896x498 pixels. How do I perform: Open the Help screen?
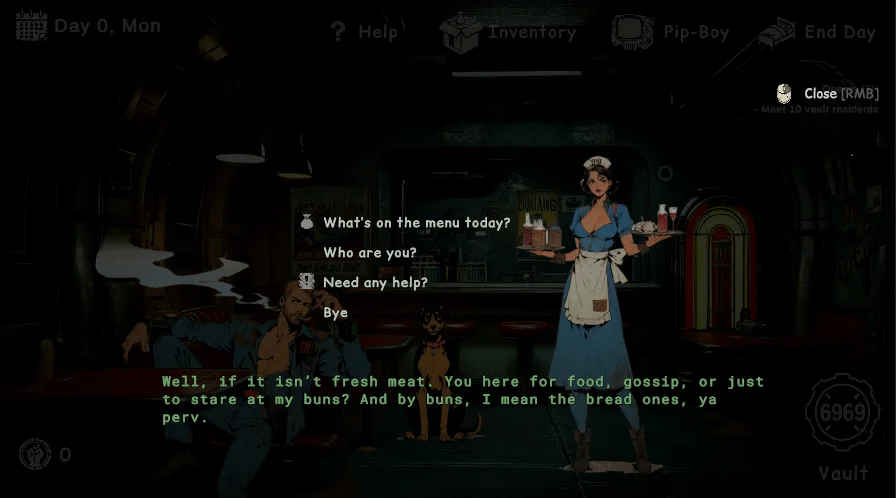point(364,32)
